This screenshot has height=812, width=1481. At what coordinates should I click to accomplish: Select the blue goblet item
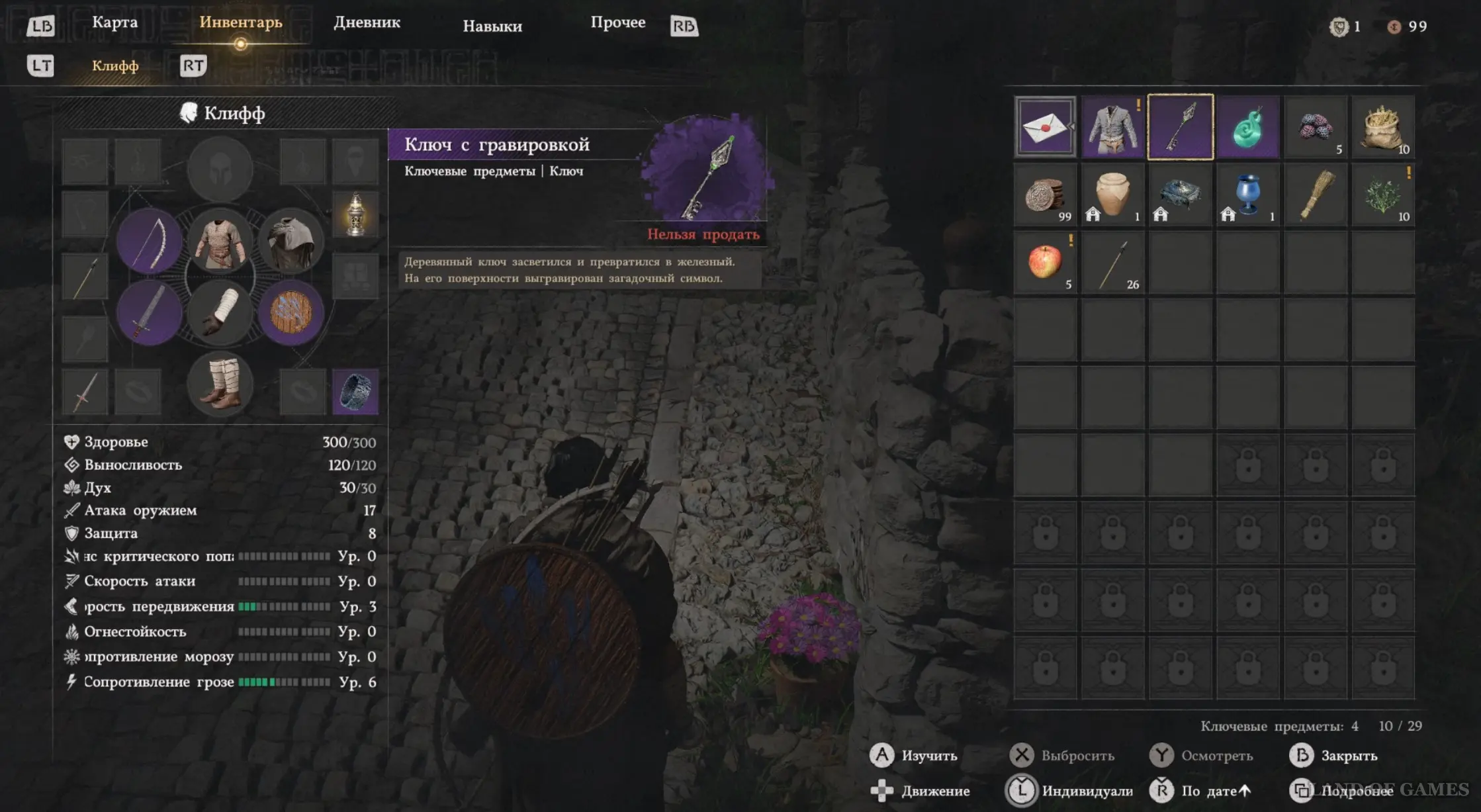point(1248,195)
